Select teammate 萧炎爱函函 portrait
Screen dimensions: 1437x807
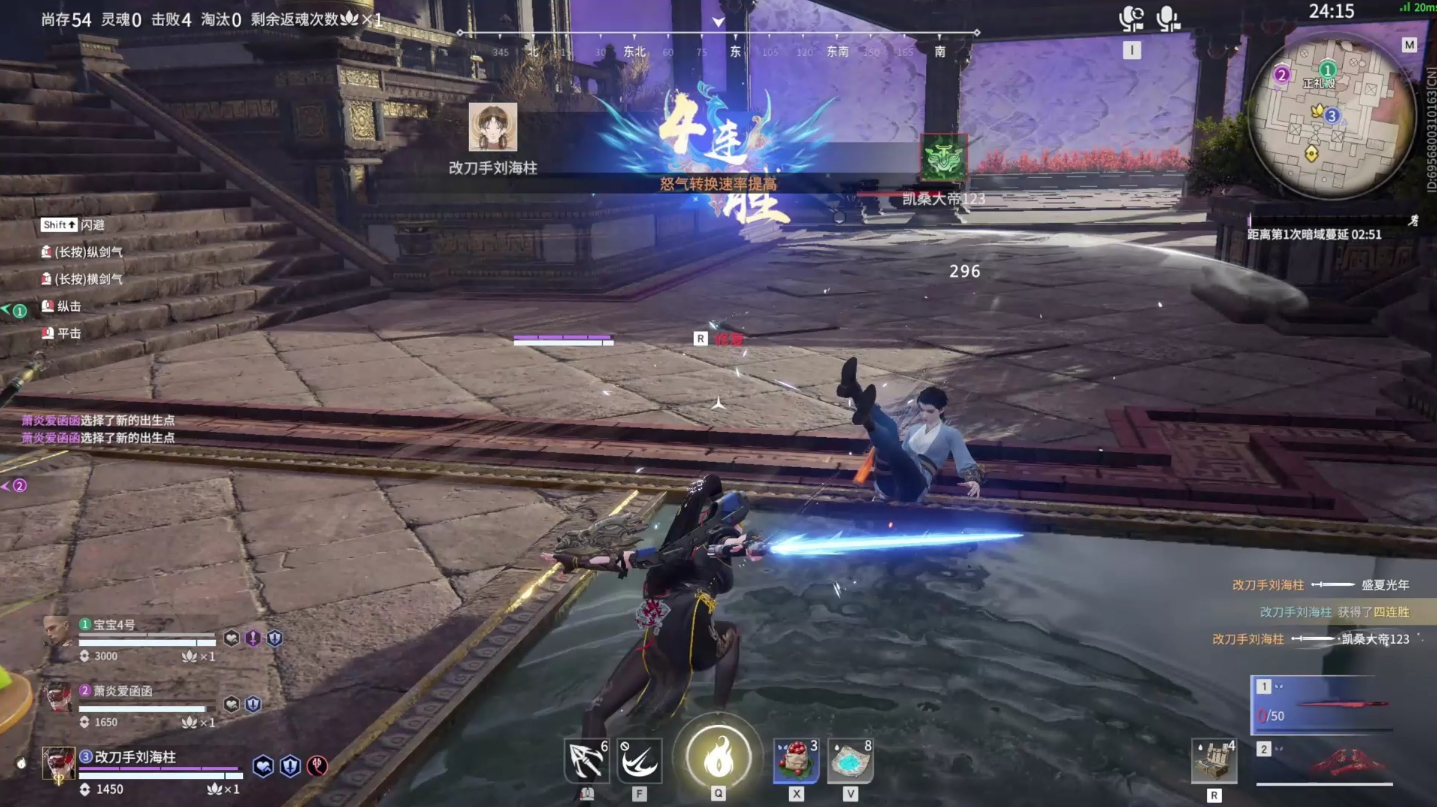pos(59,697)
